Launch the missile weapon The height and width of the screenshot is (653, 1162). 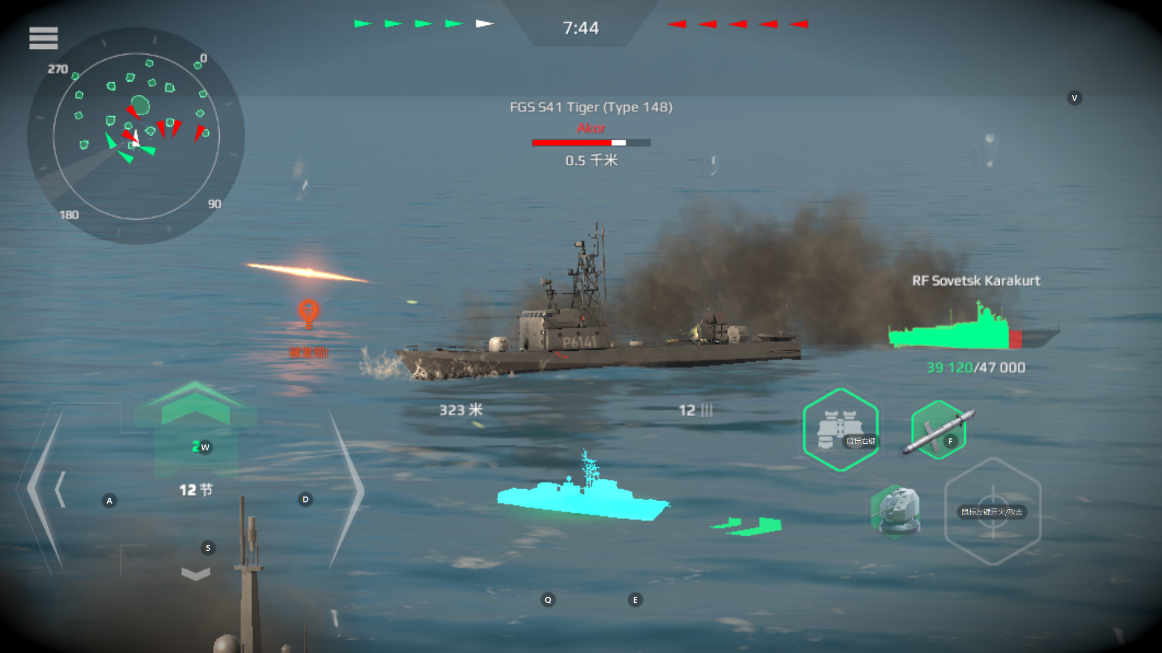(x=937, y=430)
